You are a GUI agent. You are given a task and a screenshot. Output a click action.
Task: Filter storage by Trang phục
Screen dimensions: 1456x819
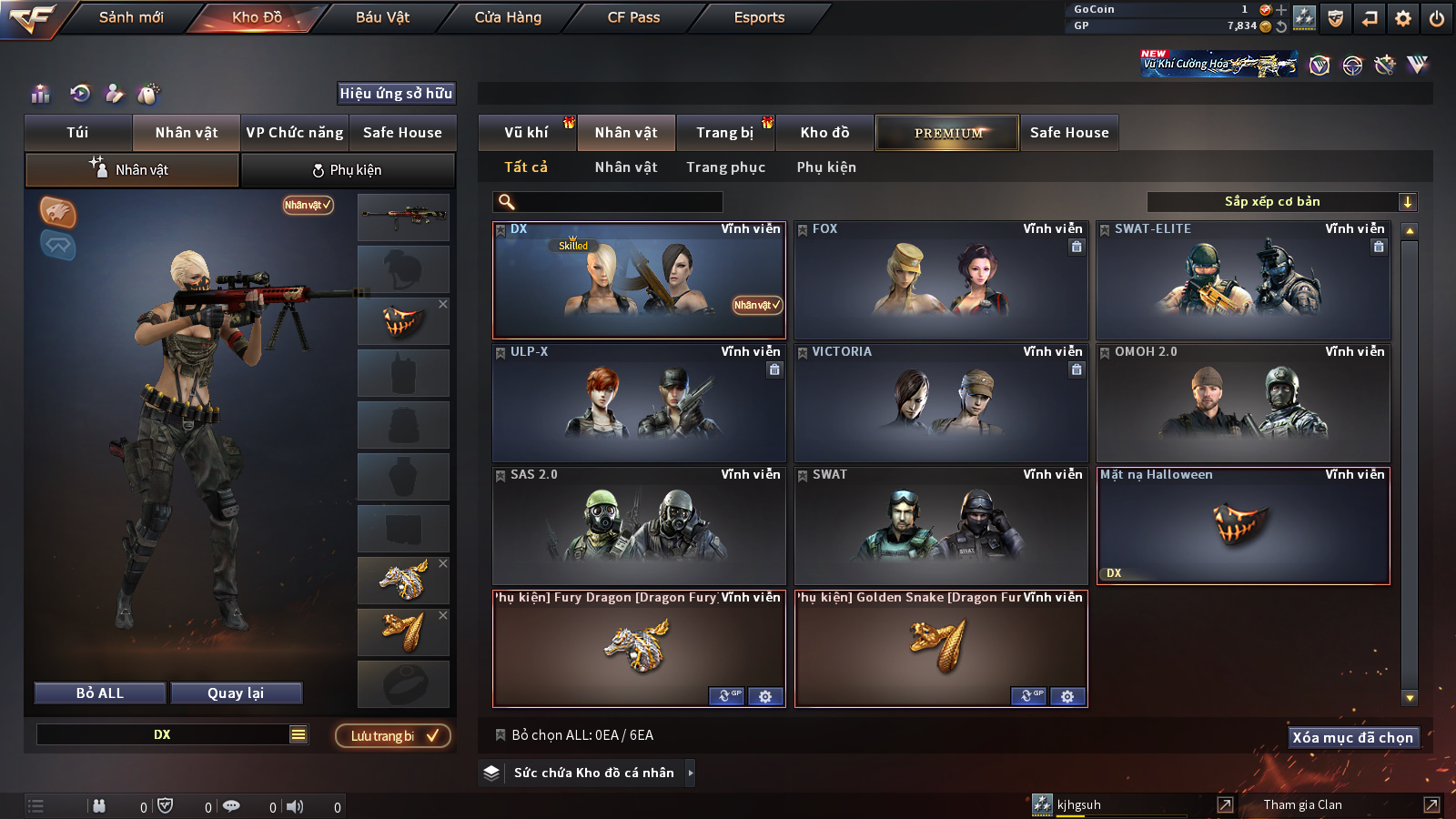pyautogui.click(x=725, y=167)
